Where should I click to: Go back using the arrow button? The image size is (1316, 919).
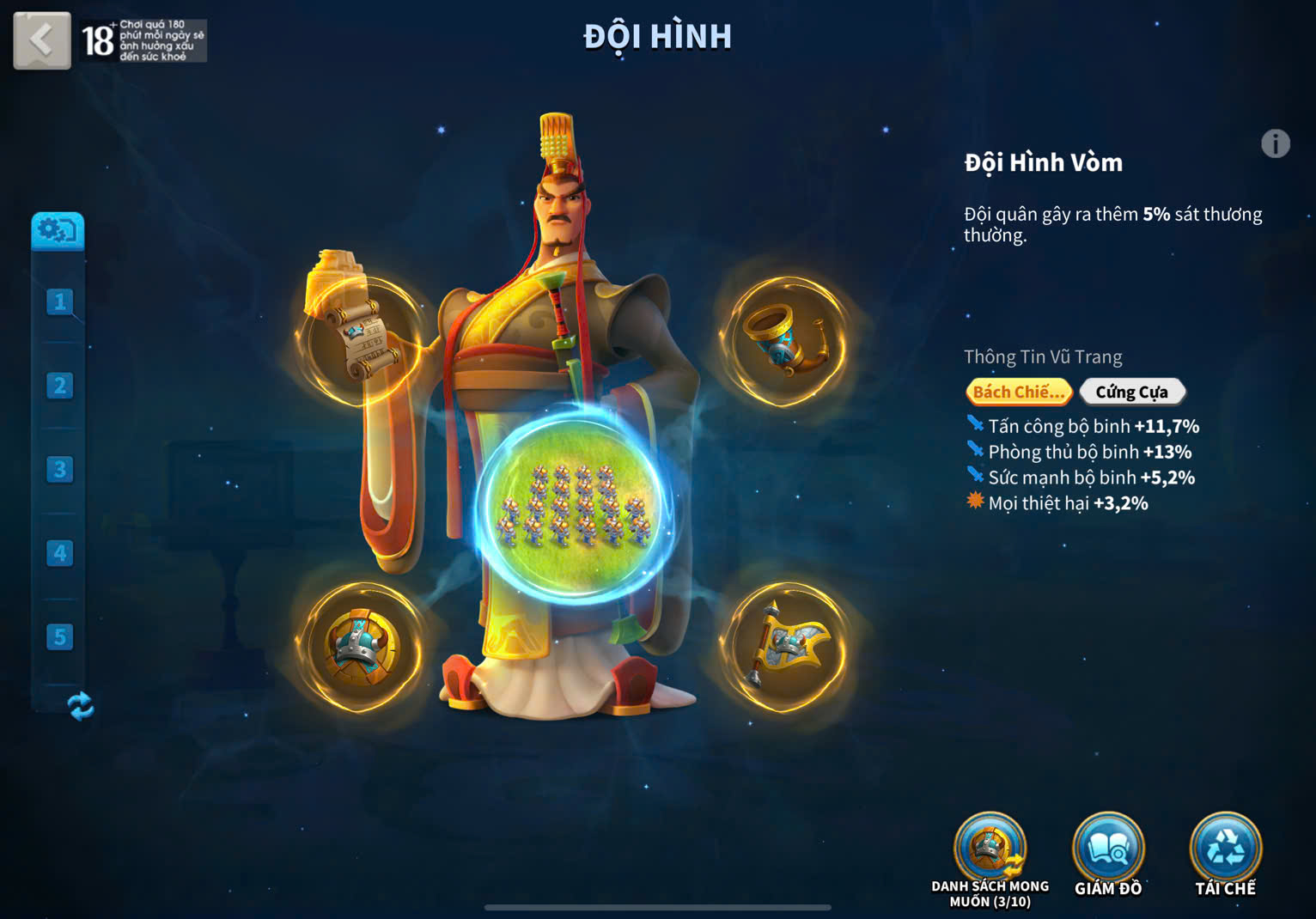[x=41, y=40]
